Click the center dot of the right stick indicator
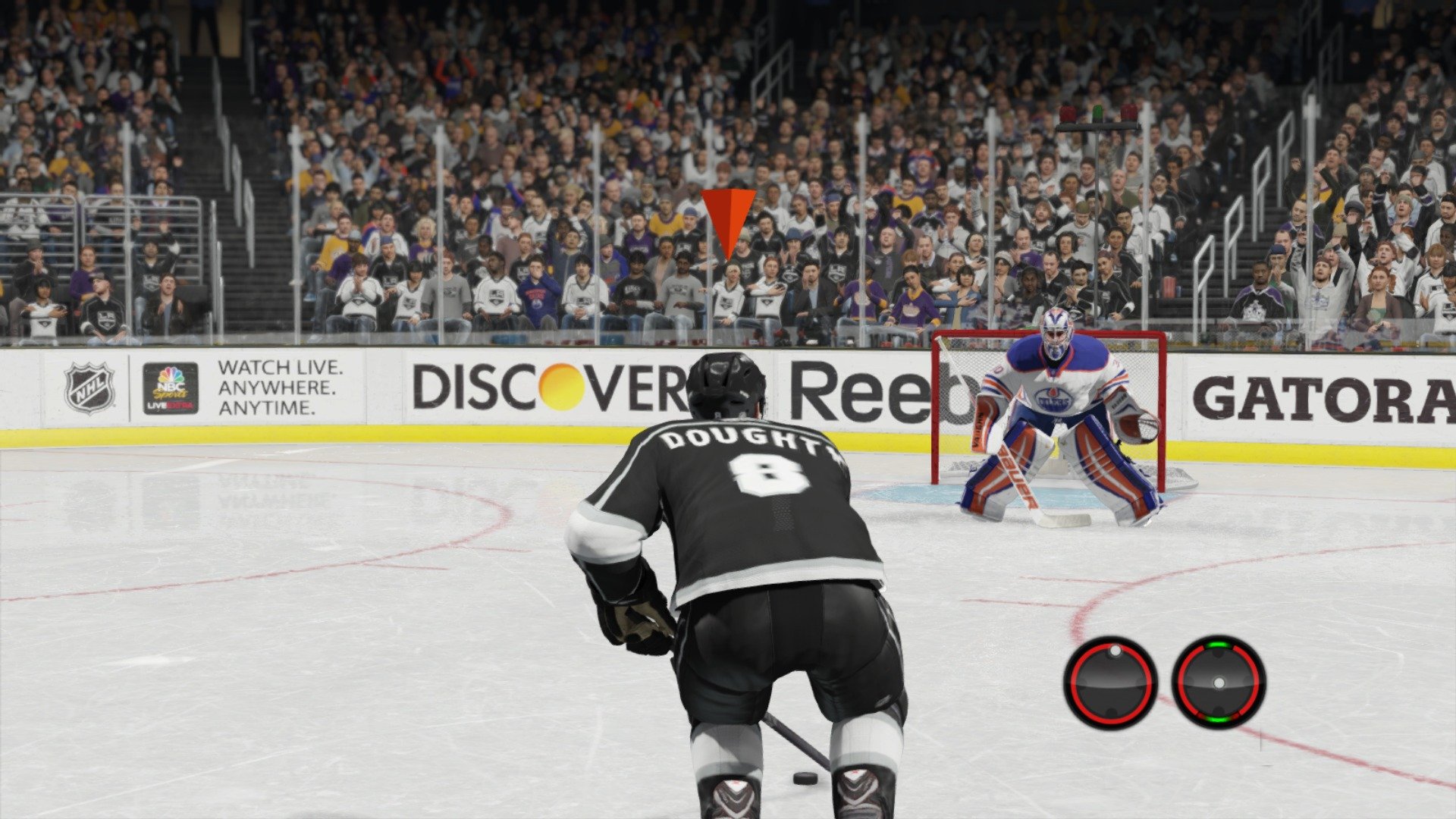Image resolution: width=1456 pixels, height=819 pixels. (x=1219, y=682)
